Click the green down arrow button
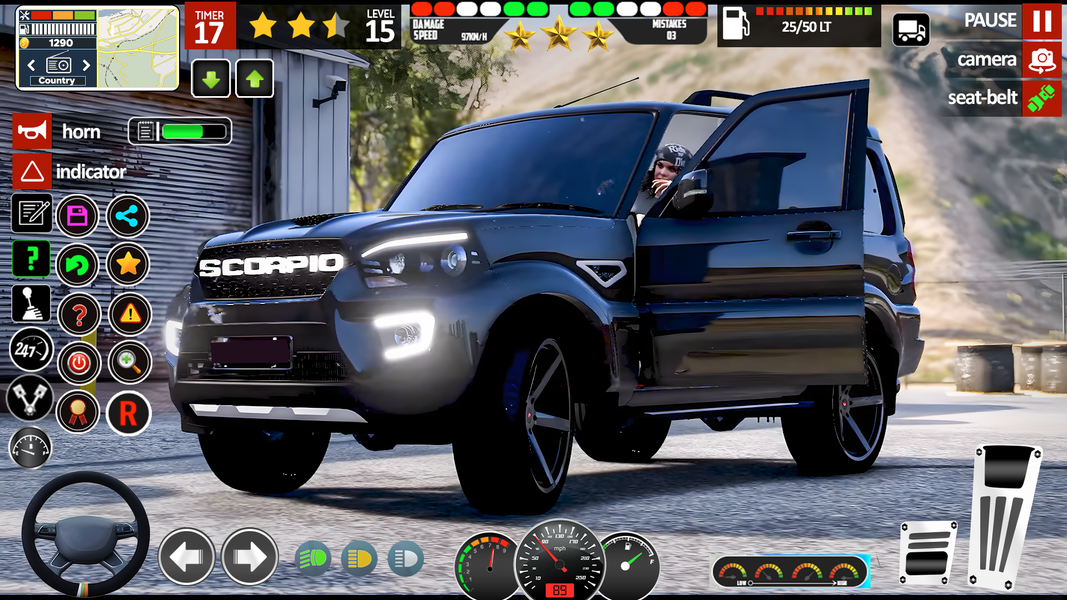1067x600 pixels. (211, 78)
